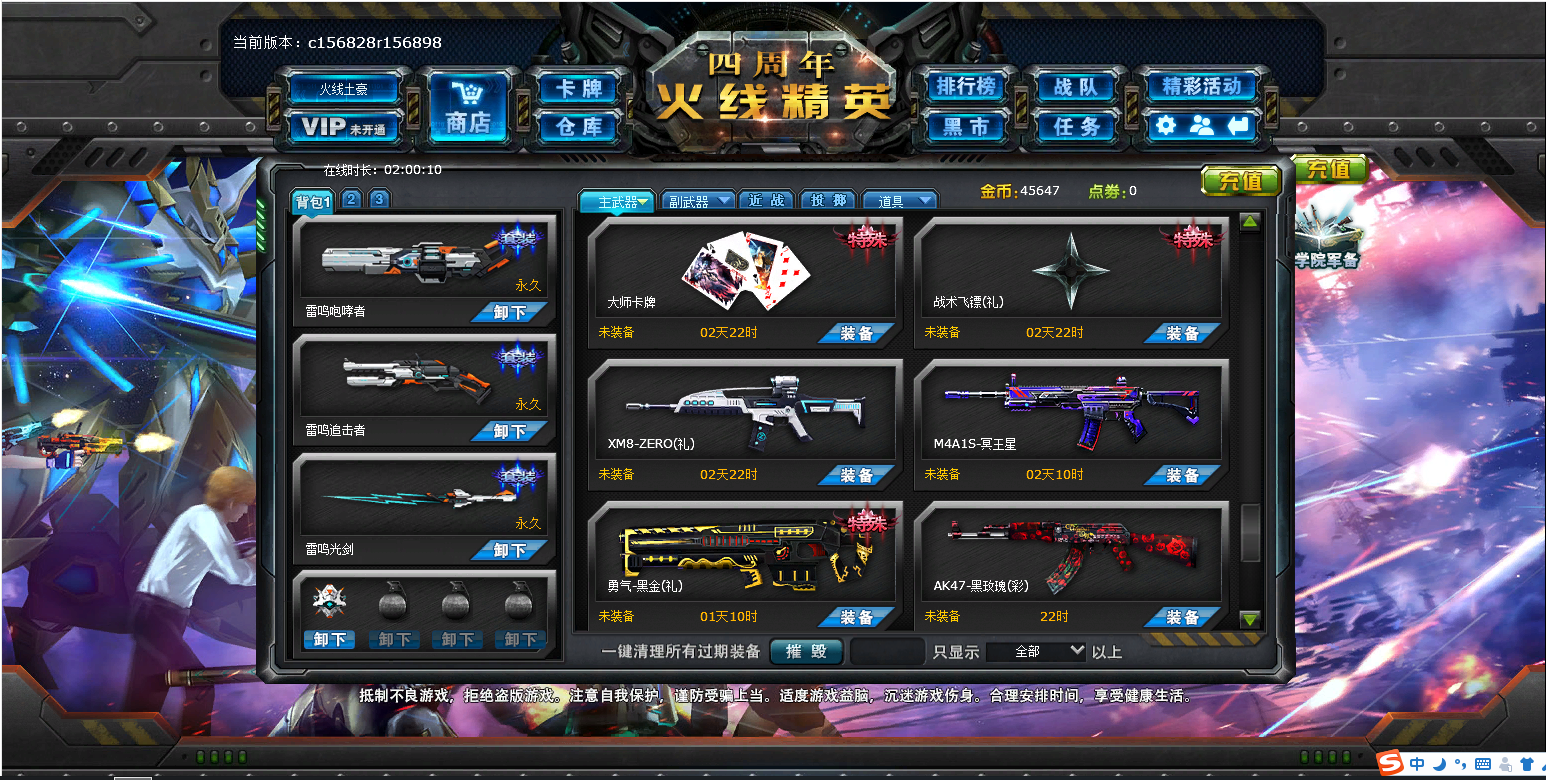Click the grenade slot icon in backpack
1546x780 pixels.
(391, 600)
